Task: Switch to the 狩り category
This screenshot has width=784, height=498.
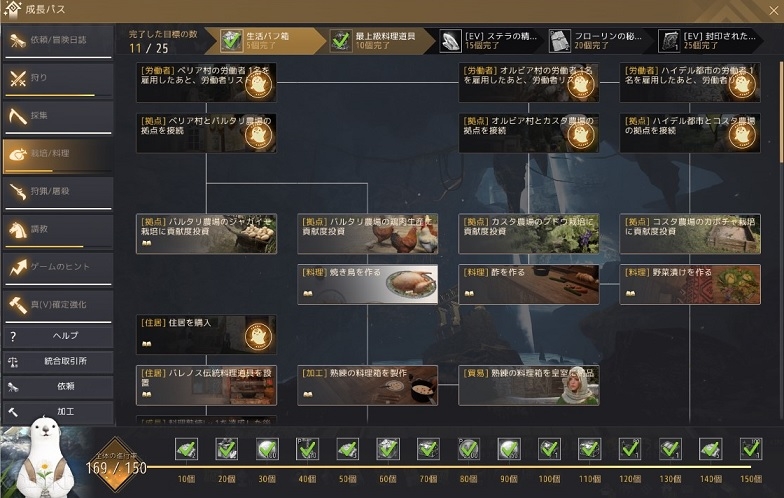Action: pos(56,79)
